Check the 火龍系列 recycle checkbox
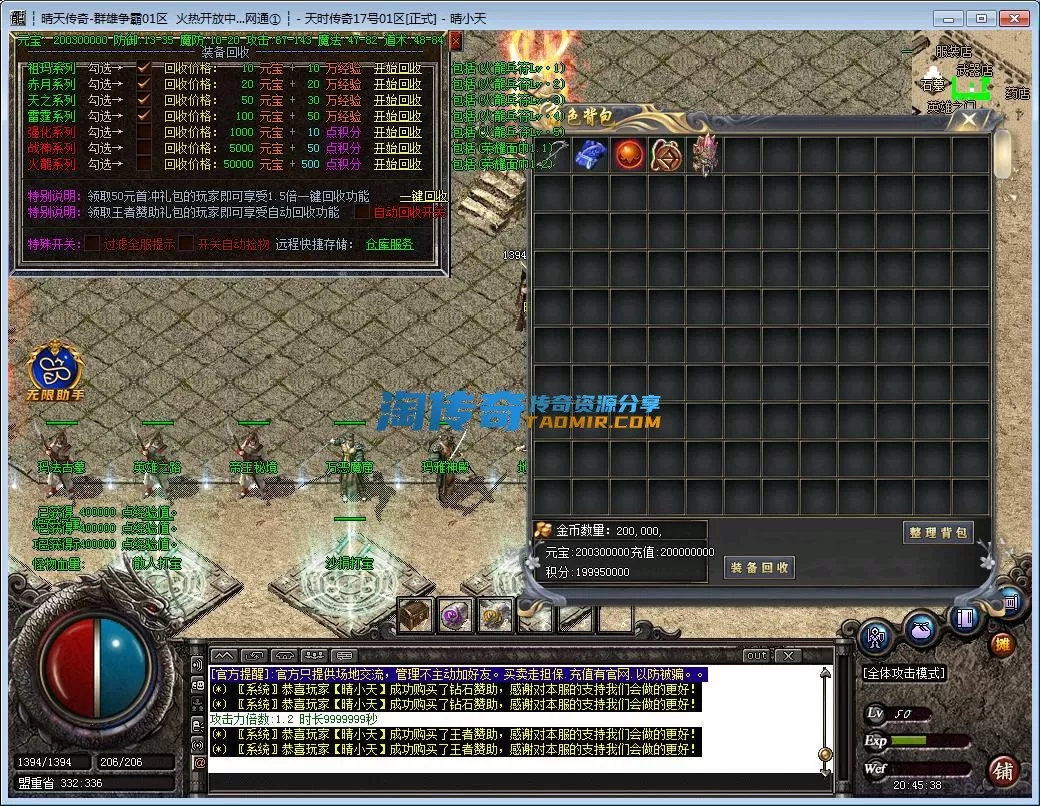The height and width of the screenshot is (806, 1040). point(144,164)
